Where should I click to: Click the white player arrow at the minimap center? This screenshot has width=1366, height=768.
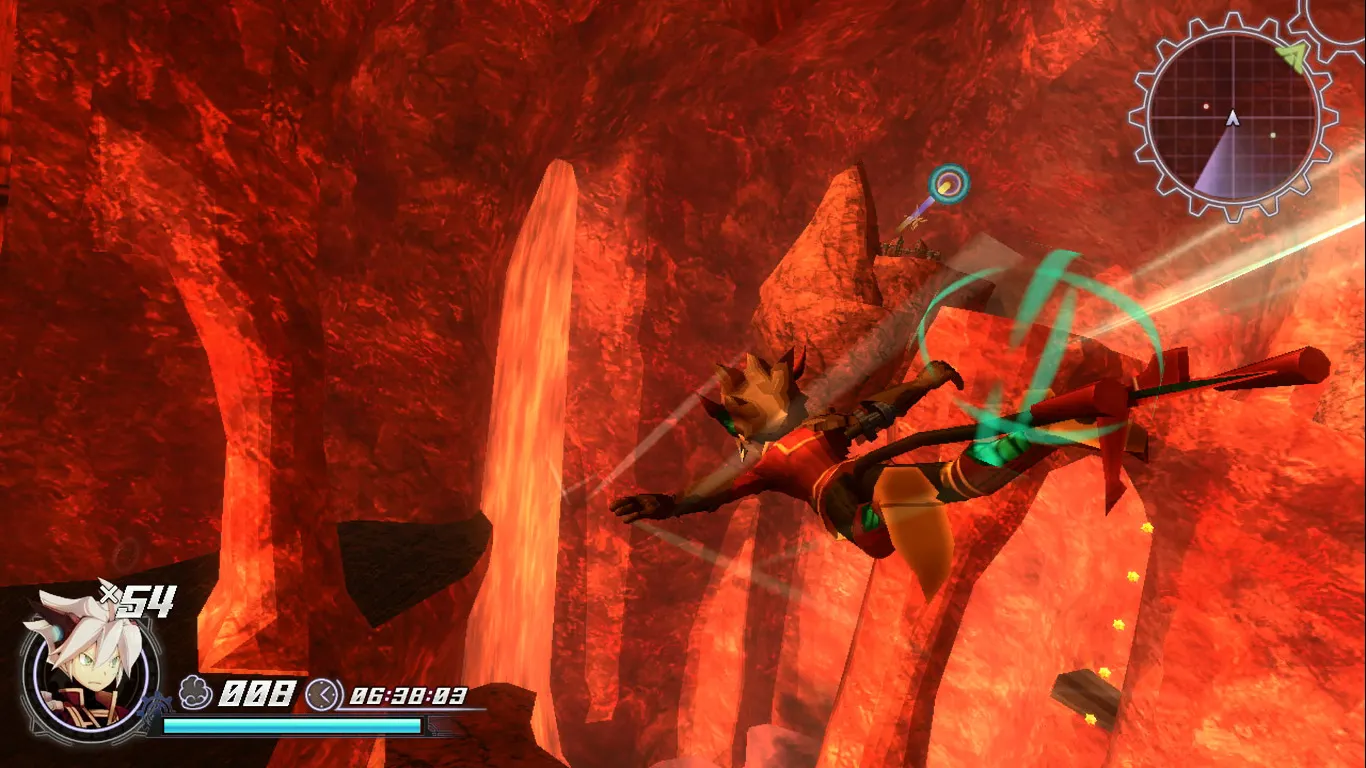coord(1232,118)
